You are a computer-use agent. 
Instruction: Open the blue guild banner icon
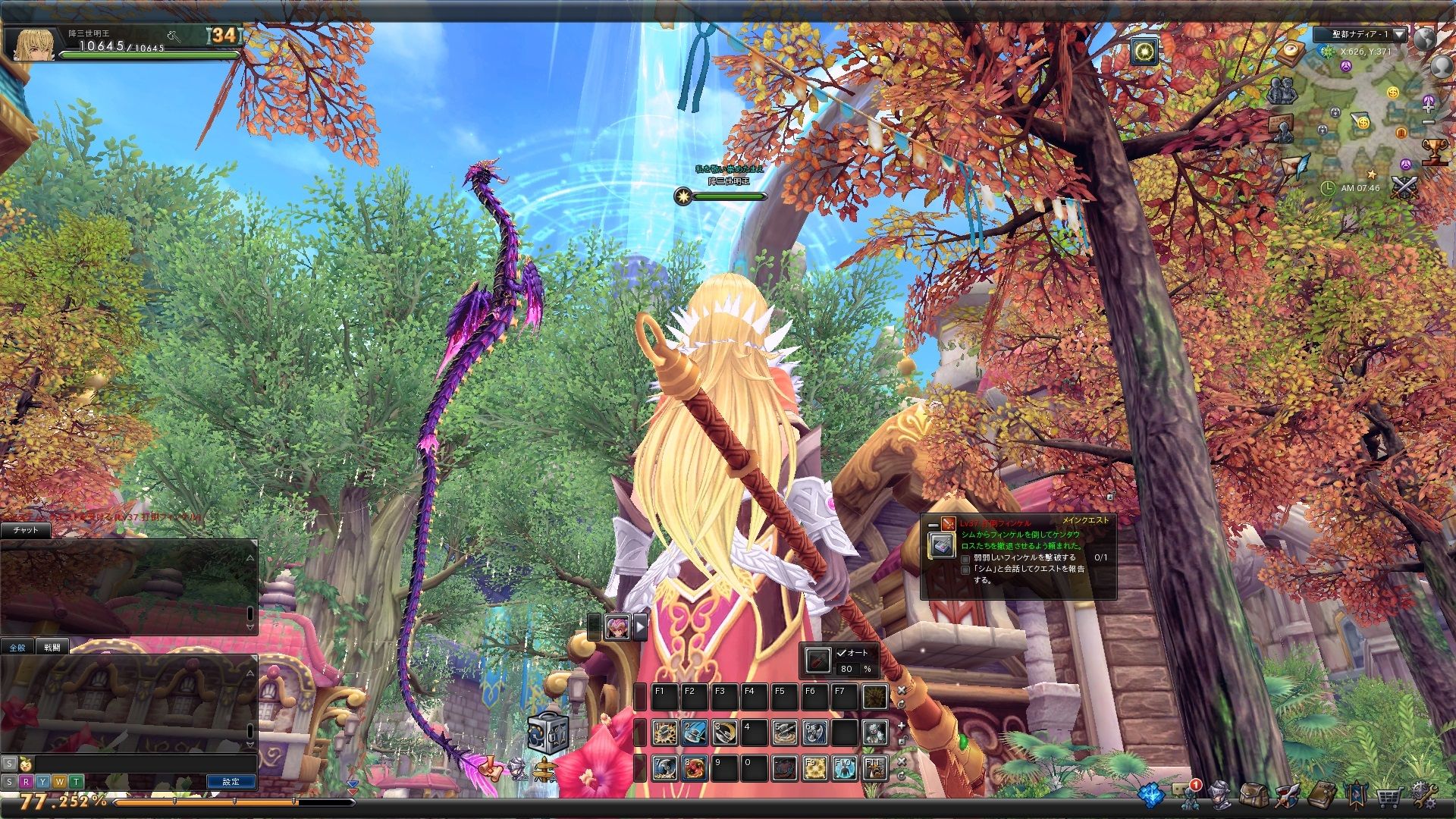click(x=1355, y=795)
